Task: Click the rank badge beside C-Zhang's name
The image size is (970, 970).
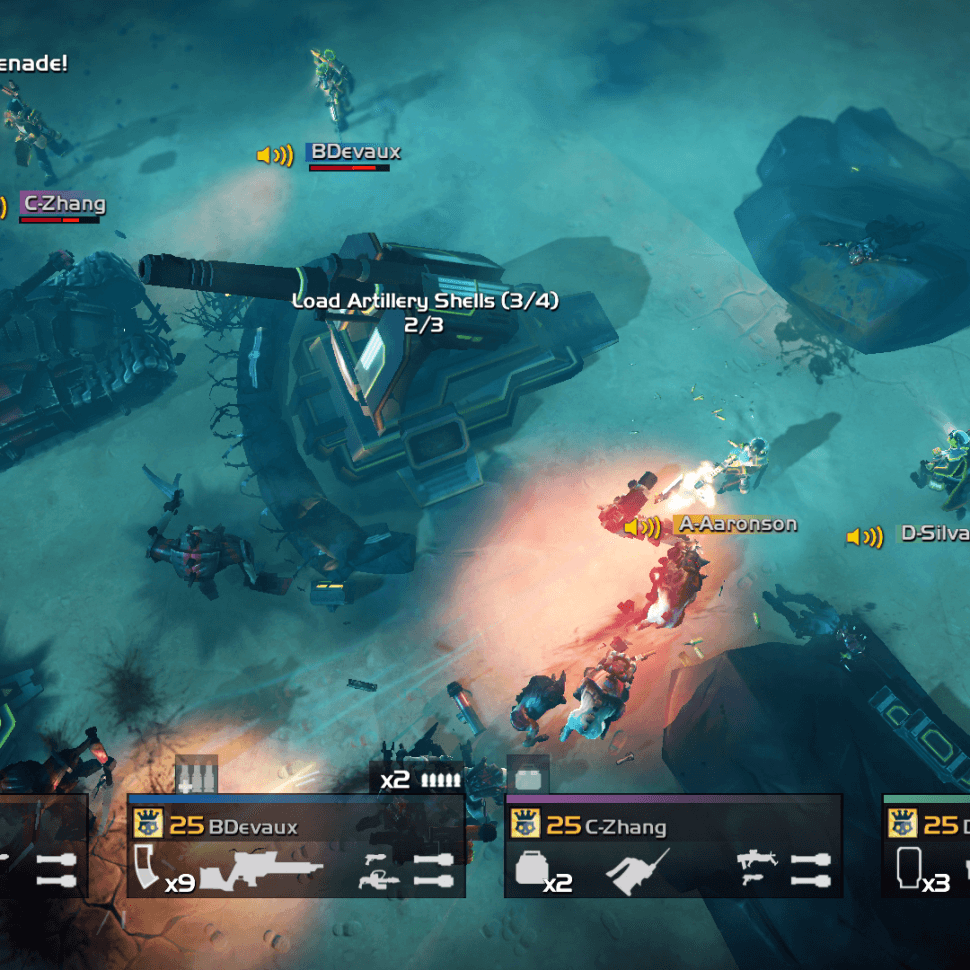Action: click(x=525, y=824)
